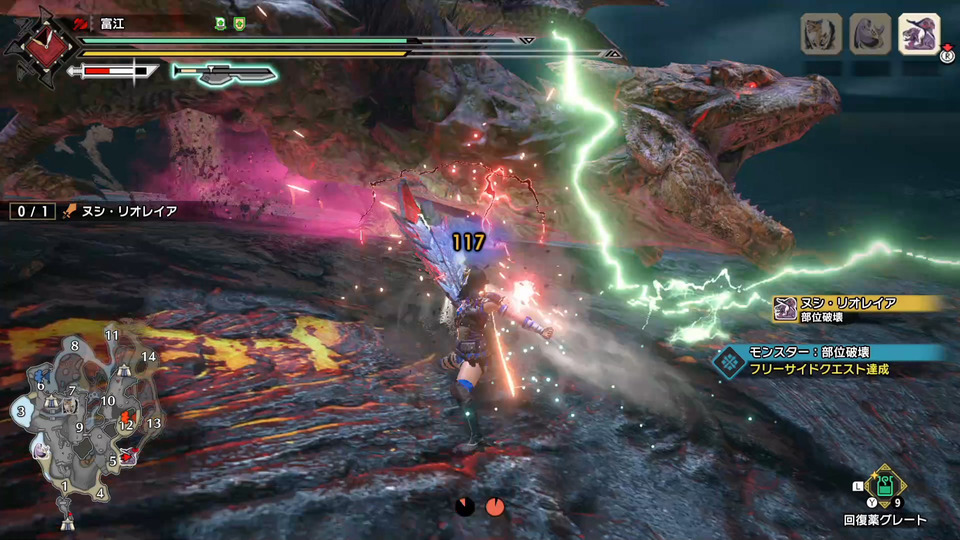Select the blue monster marker near area 6
Screen dimensions: 960x540
pyautogui.click(x=41, y=374)
